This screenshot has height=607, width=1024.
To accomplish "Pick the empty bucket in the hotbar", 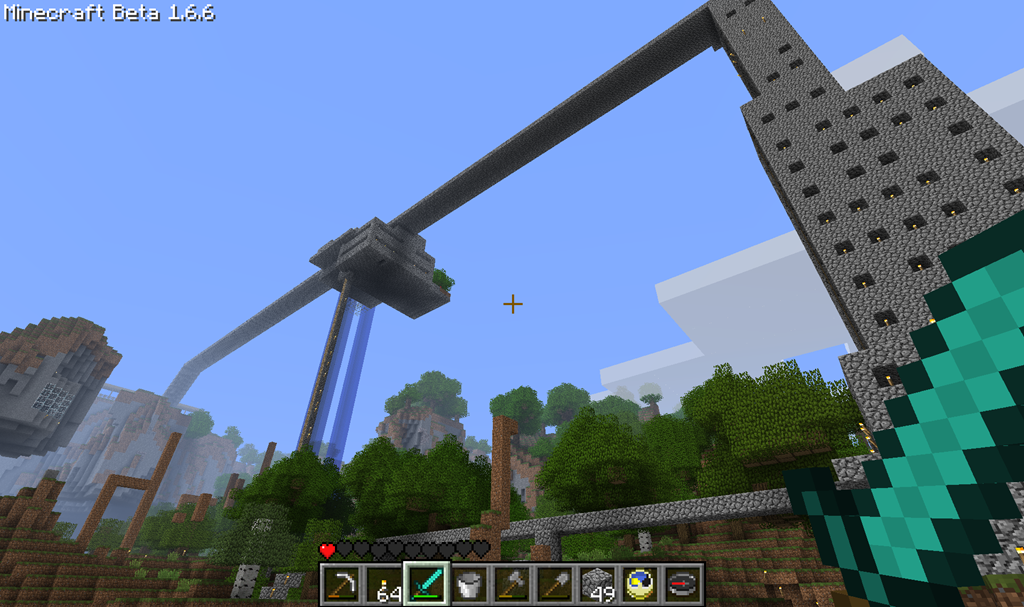I will point(469,584).
